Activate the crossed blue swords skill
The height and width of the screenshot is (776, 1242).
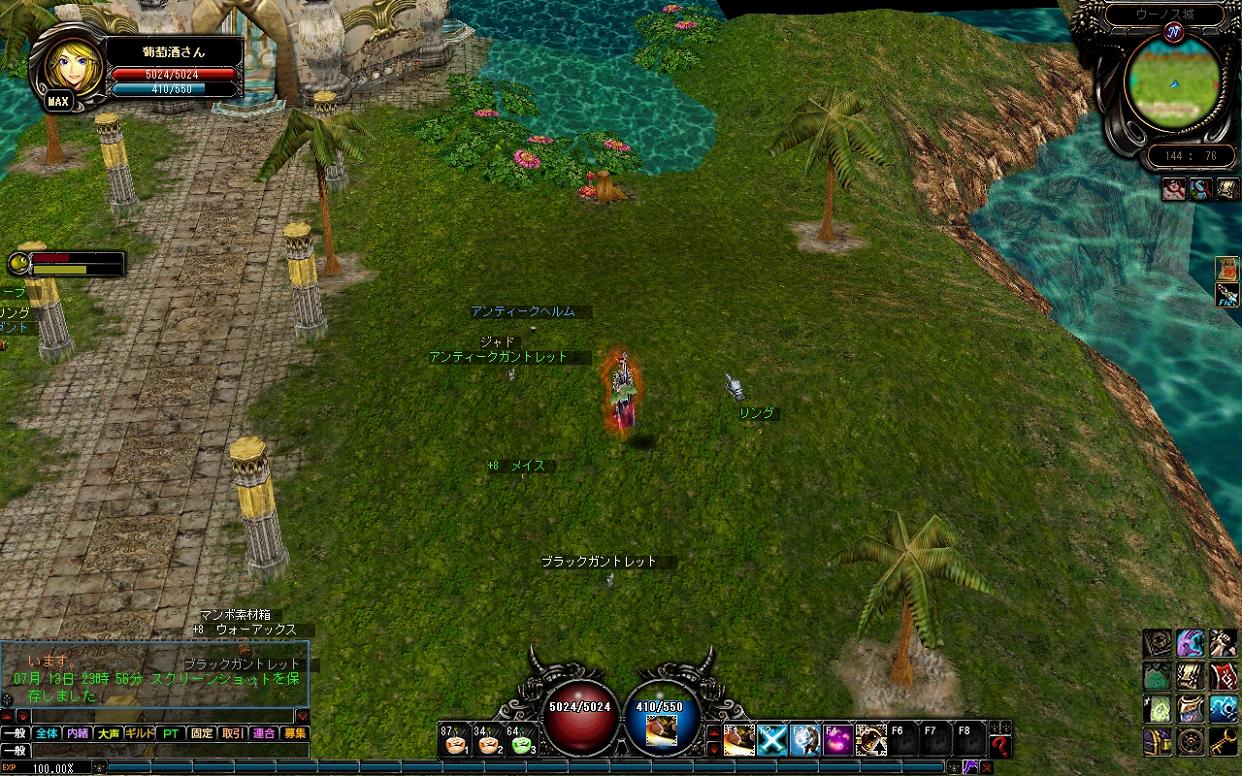click(772, 740)
